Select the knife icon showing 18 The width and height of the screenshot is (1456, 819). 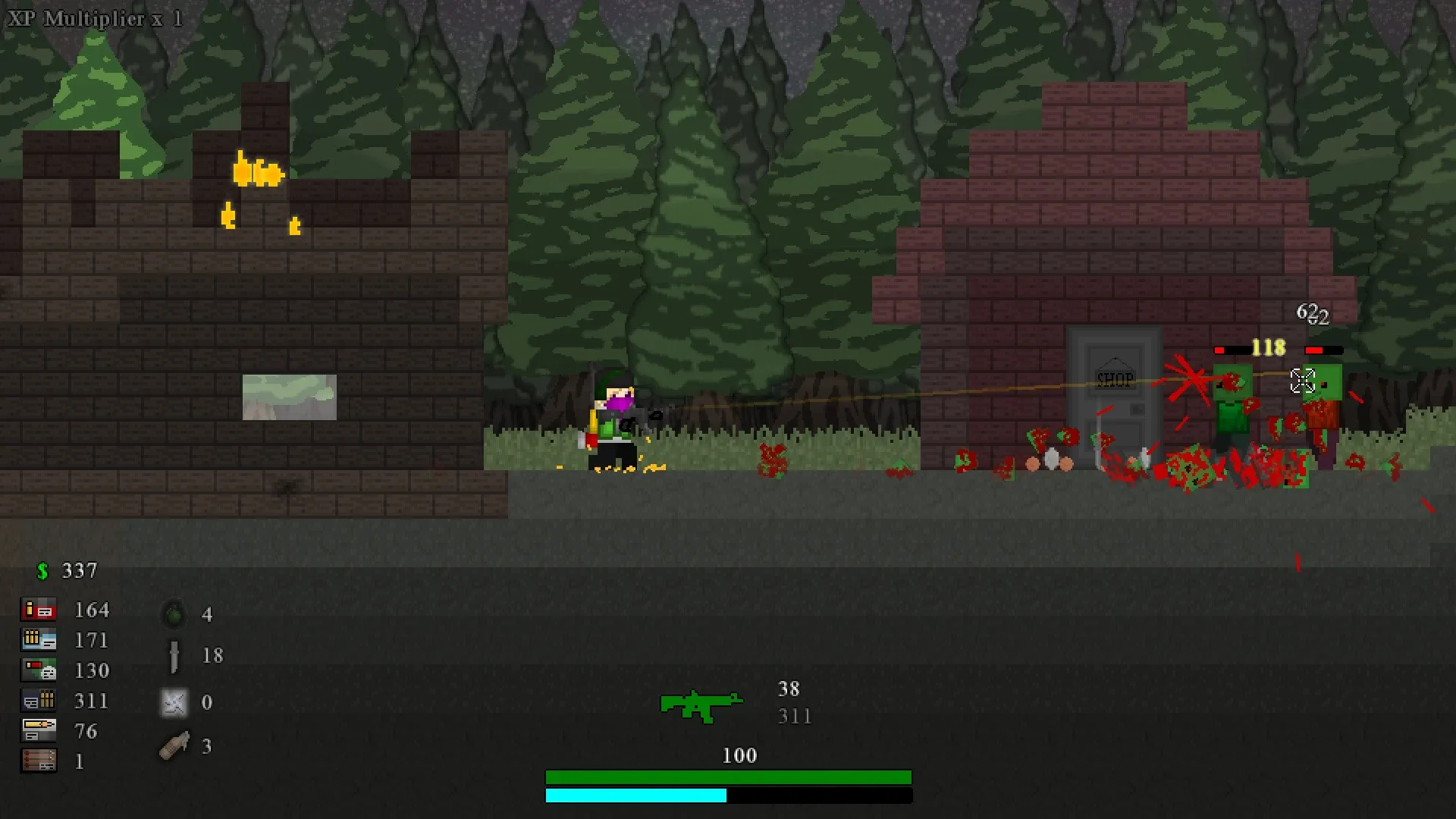pyautogui.click(x=174, y=654)
